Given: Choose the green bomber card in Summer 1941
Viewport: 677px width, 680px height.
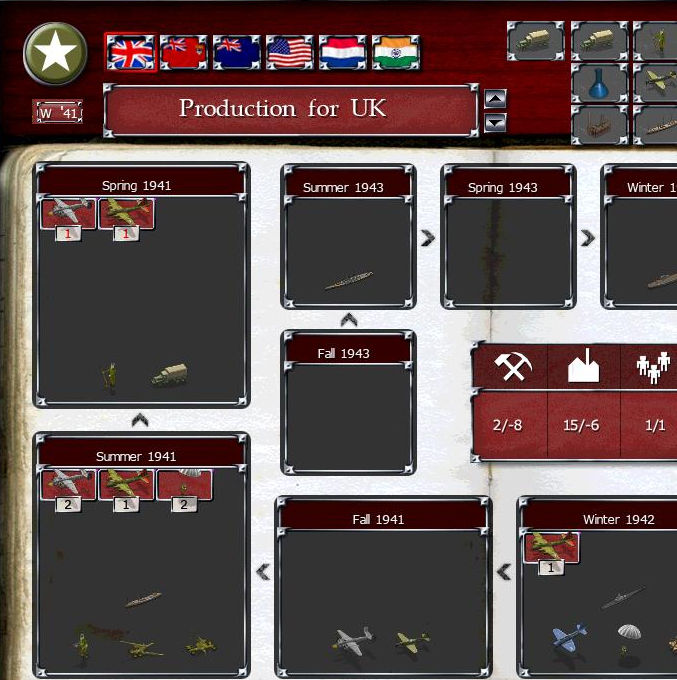Looking at the screenshot, I should (x=126, y=484).
